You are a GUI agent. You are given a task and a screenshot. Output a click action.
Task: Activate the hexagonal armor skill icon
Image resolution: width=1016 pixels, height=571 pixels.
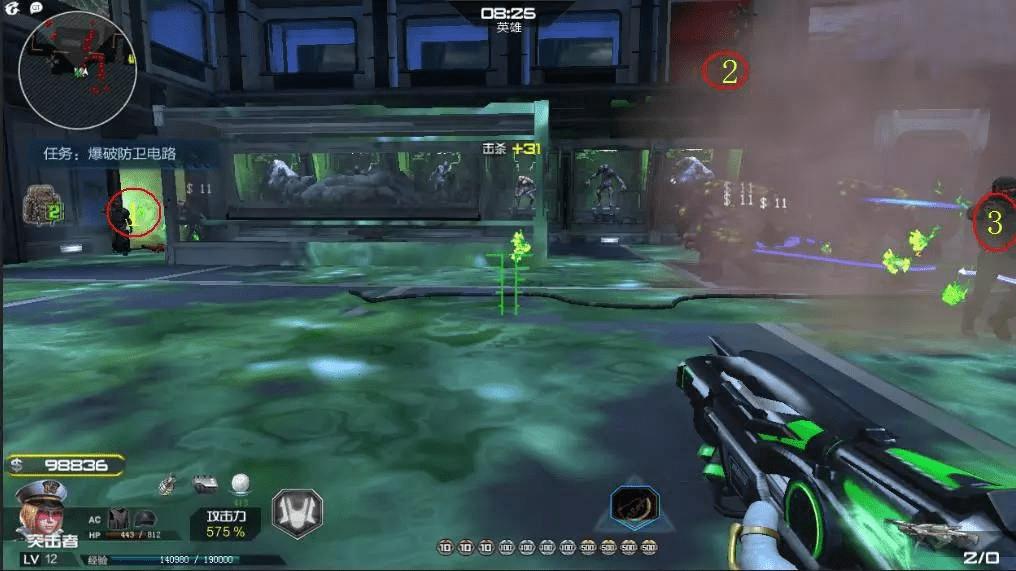298,514
